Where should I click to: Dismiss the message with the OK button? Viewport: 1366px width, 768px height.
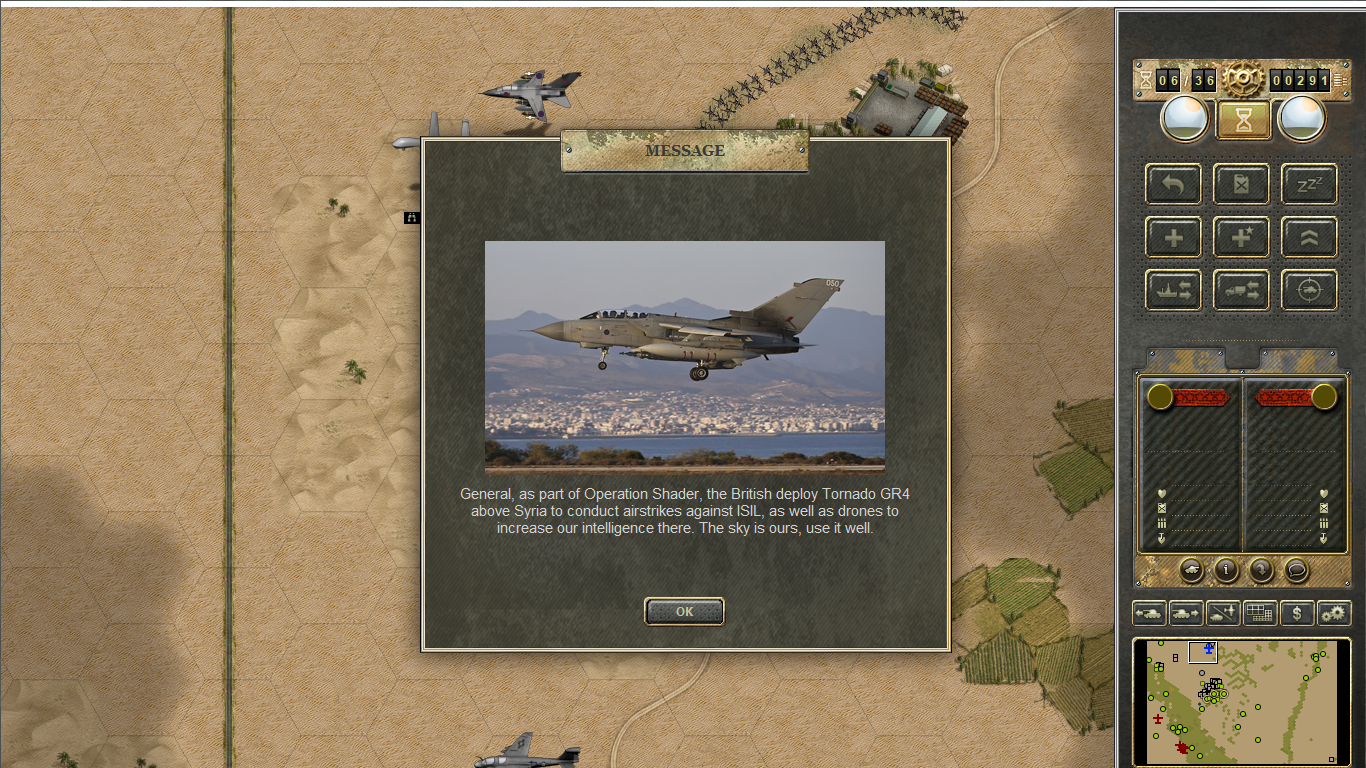pos(684,612)
